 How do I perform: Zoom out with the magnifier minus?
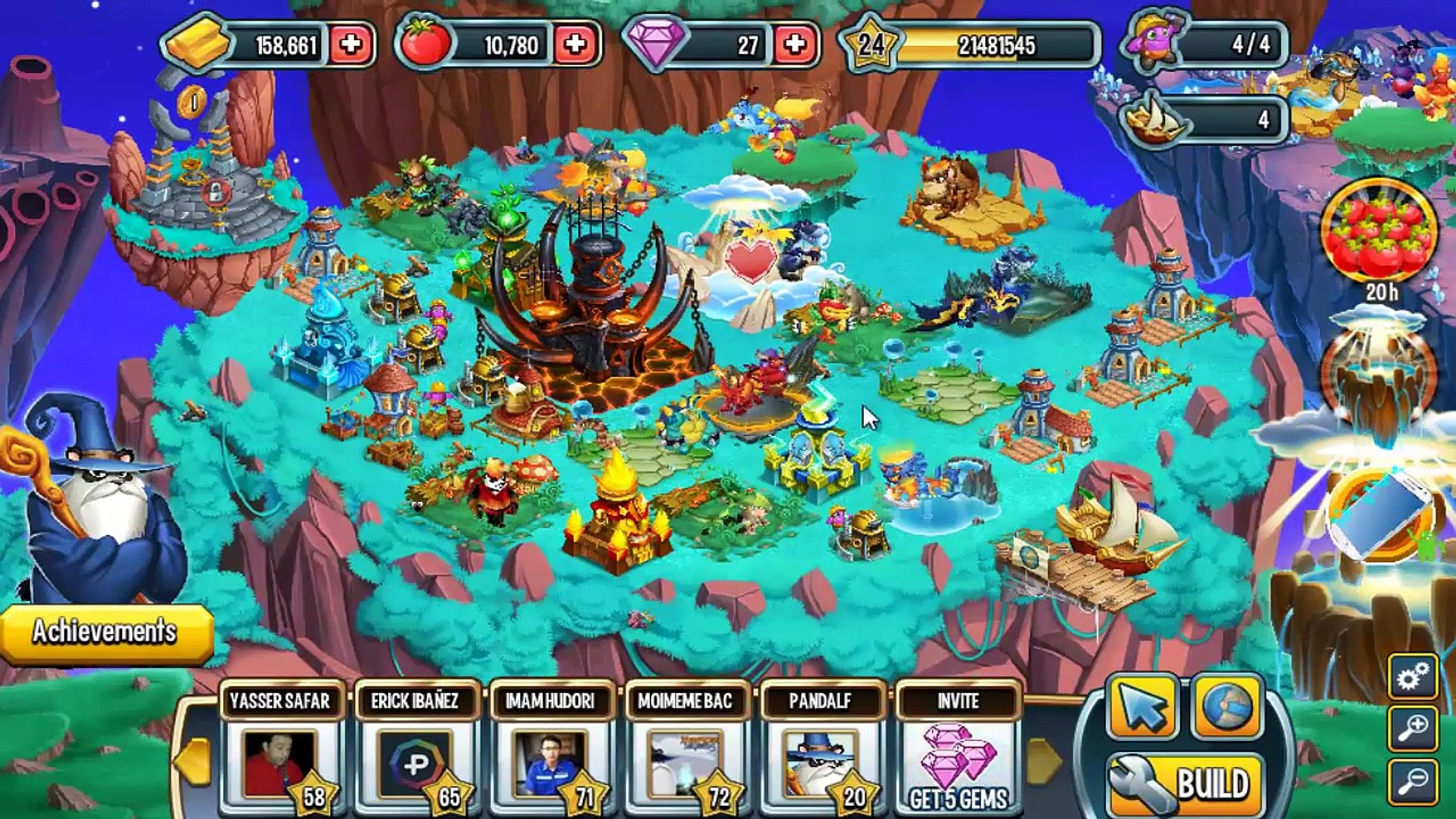[x=1413, y=781]
